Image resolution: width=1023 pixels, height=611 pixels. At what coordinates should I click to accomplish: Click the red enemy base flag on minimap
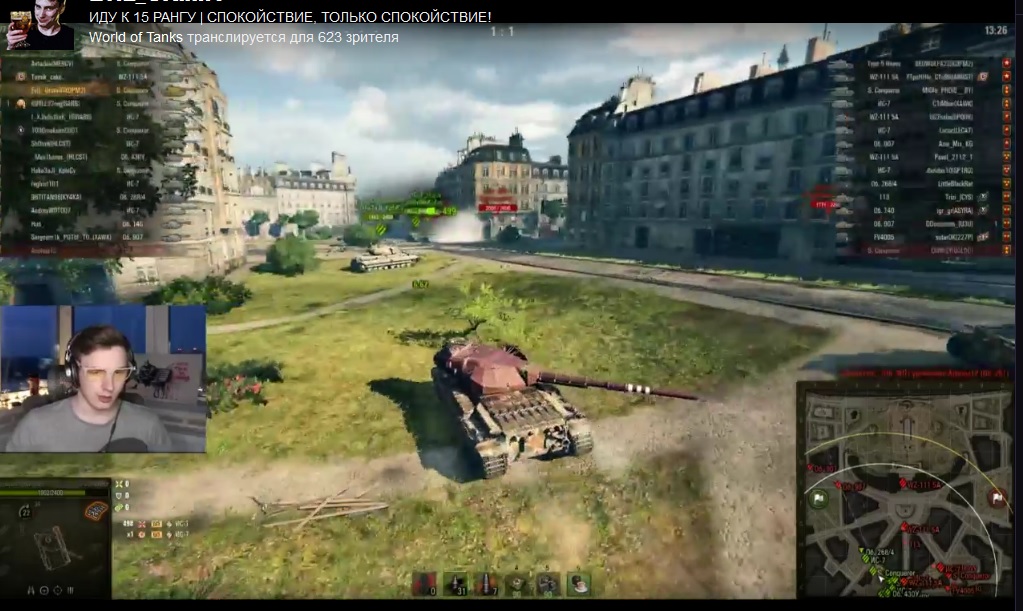[996, 497]
